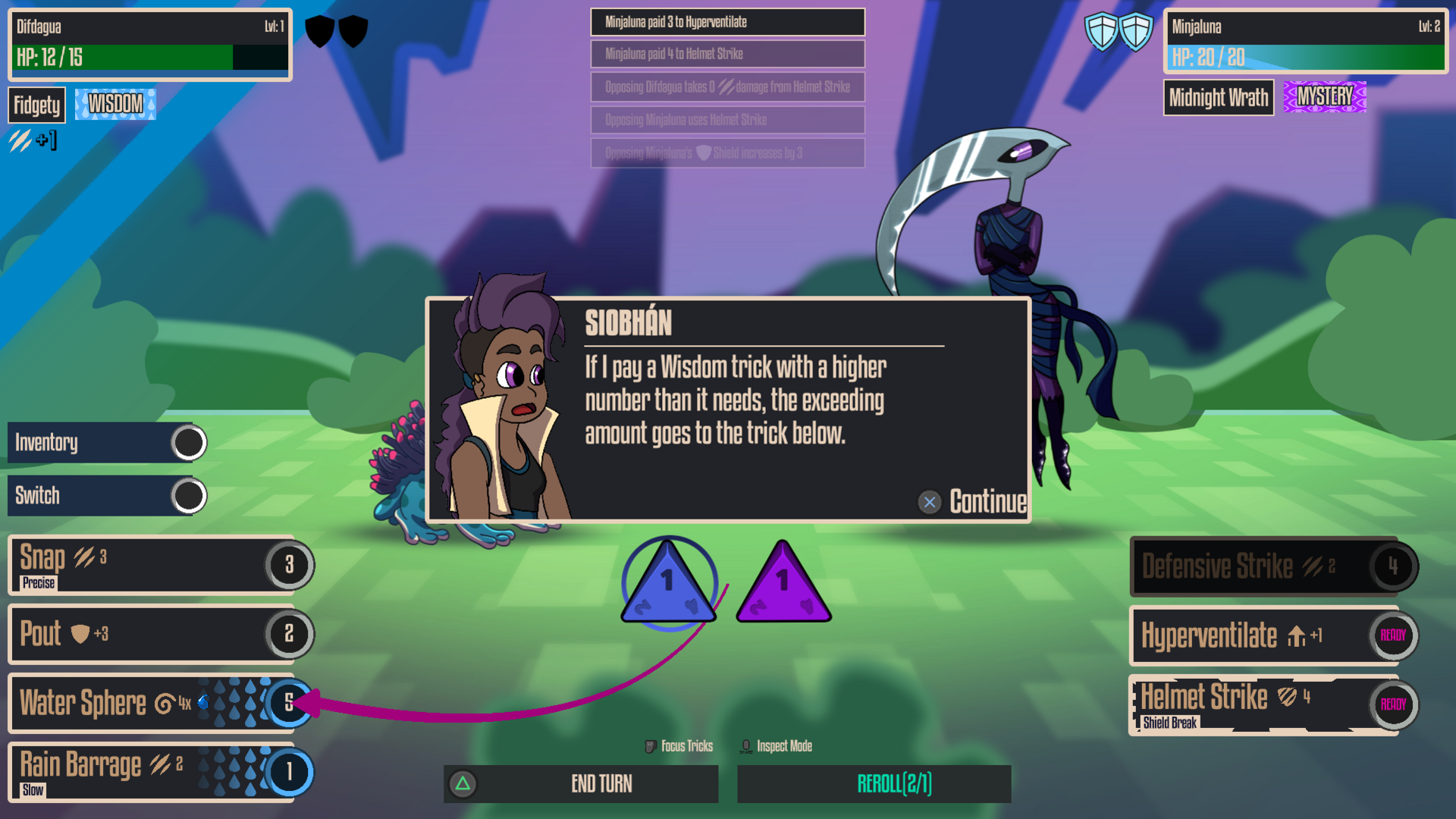Click Minjaluna's MYSTERY badge

point(1323,97)
